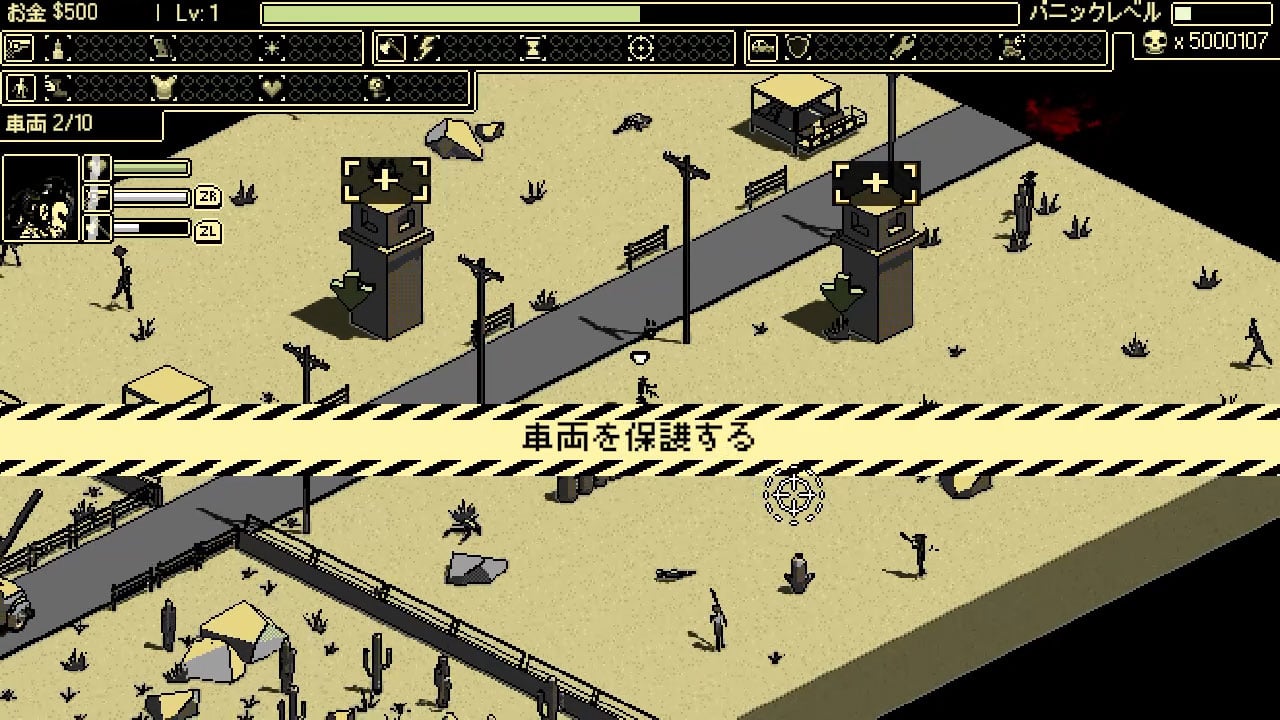Click the character portrait
Viewport: 1280px width, 720px height.
(41, 198)
